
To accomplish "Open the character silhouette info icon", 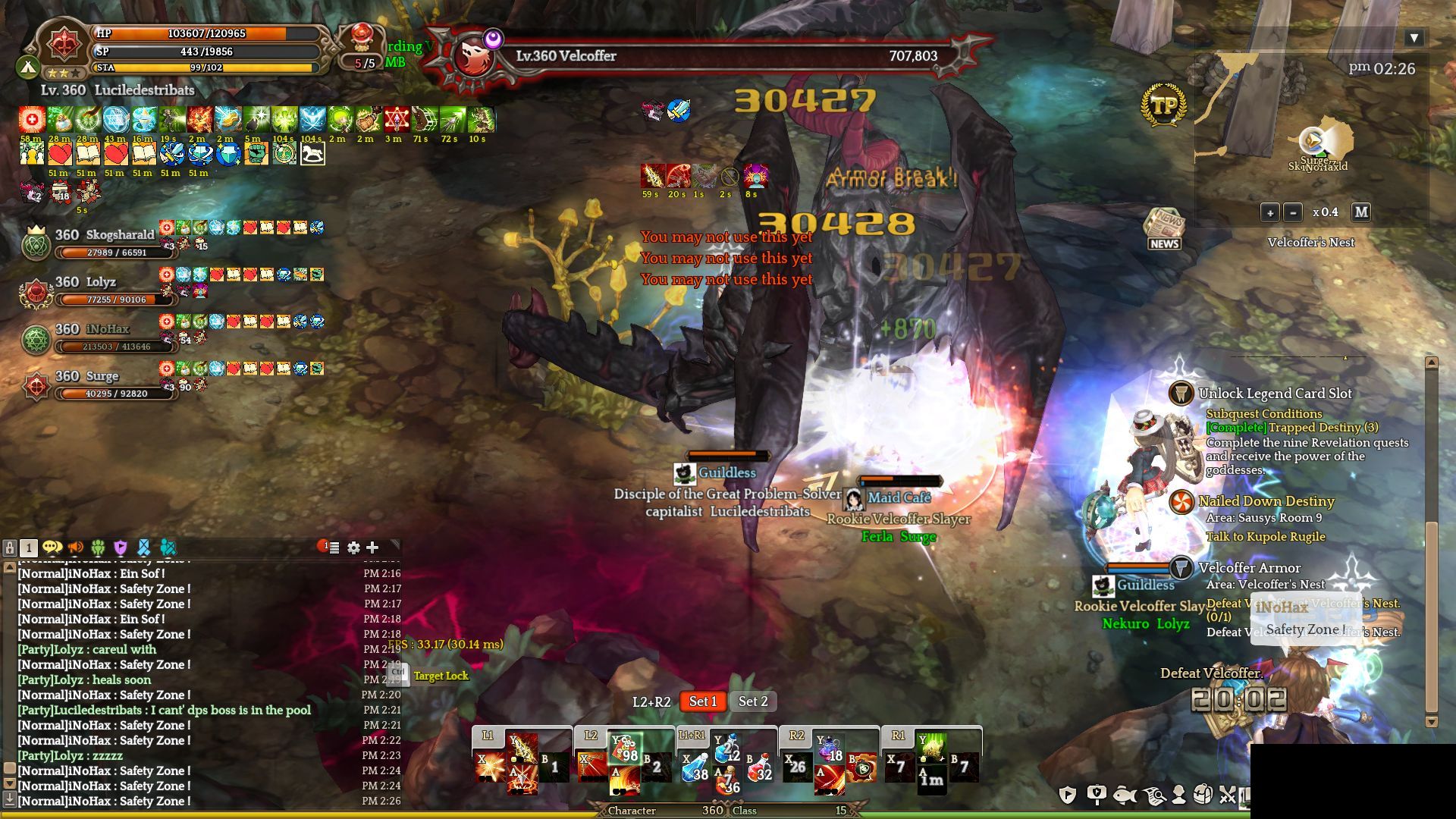I will [1178, 795].
